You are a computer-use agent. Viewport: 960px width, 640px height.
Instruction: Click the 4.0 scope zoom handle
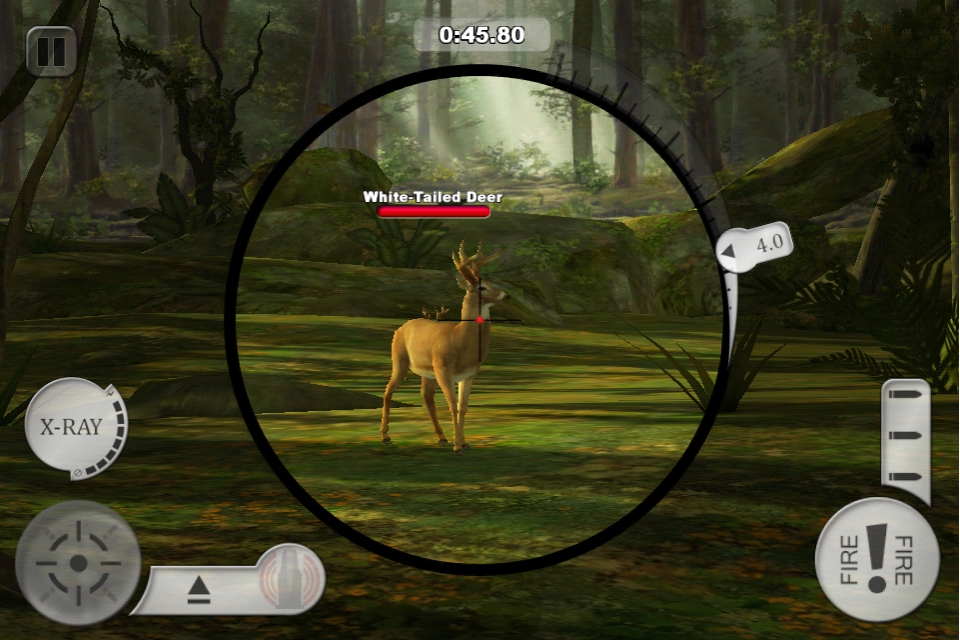coord(757,246)
